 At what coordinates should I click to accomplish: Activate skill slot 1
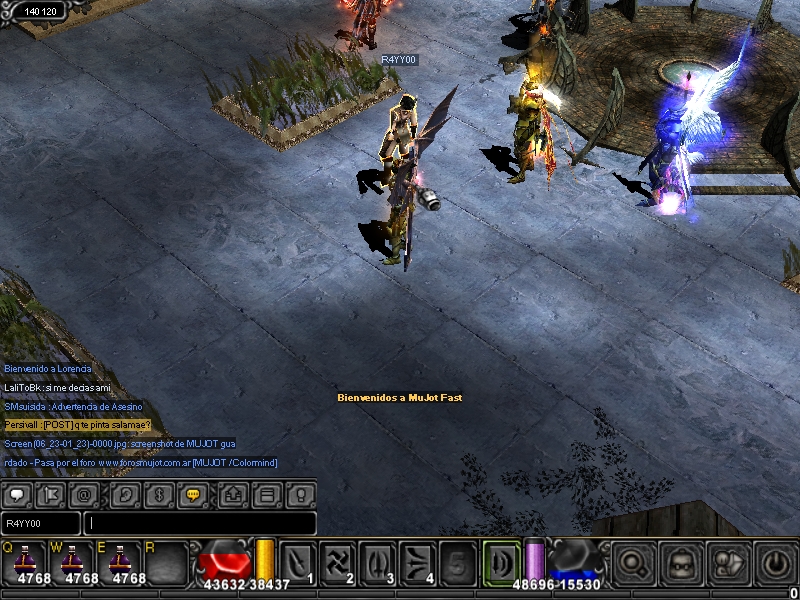(x=298, y=561)
